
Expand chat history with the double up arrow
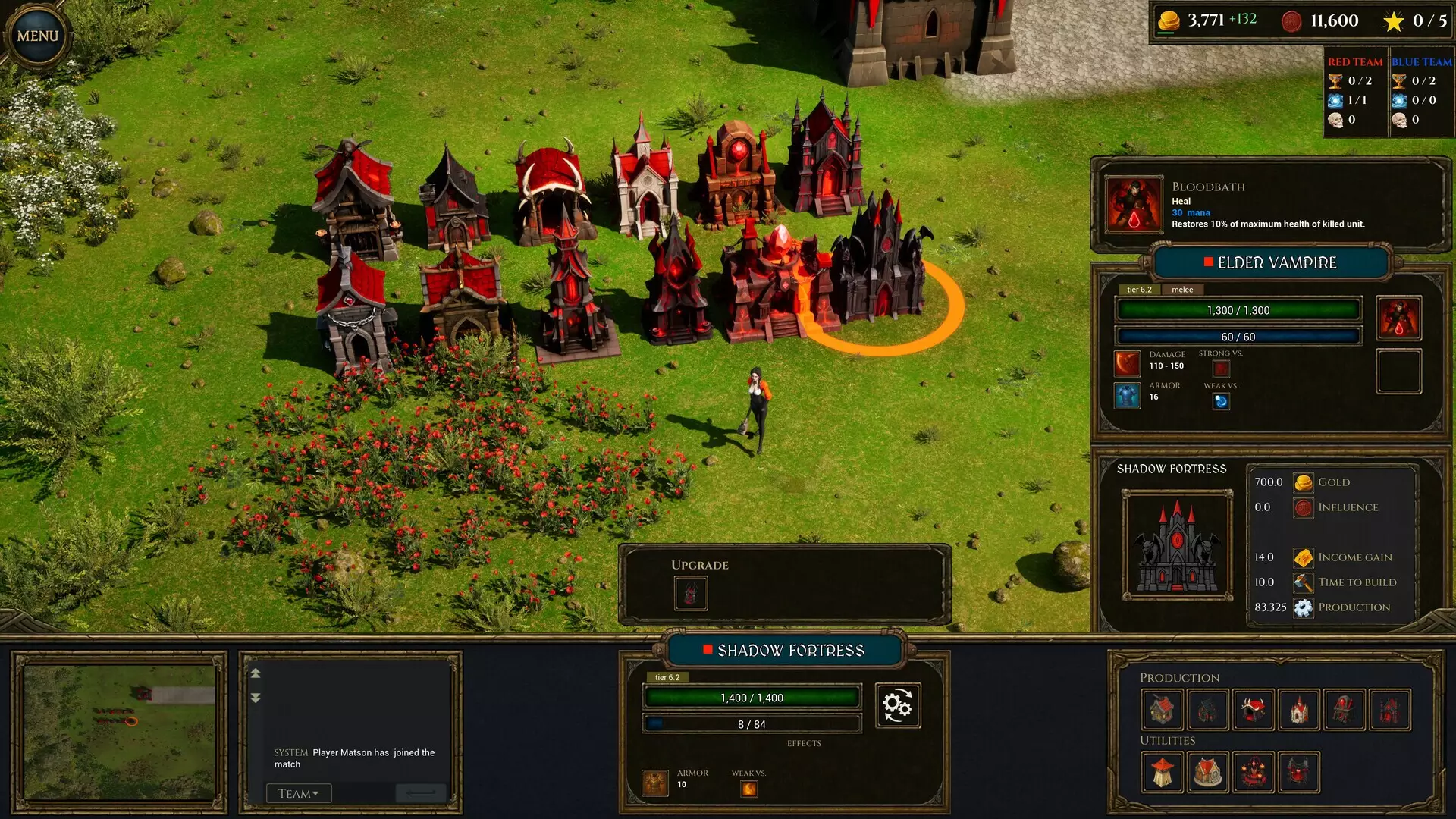pos(256,673)
